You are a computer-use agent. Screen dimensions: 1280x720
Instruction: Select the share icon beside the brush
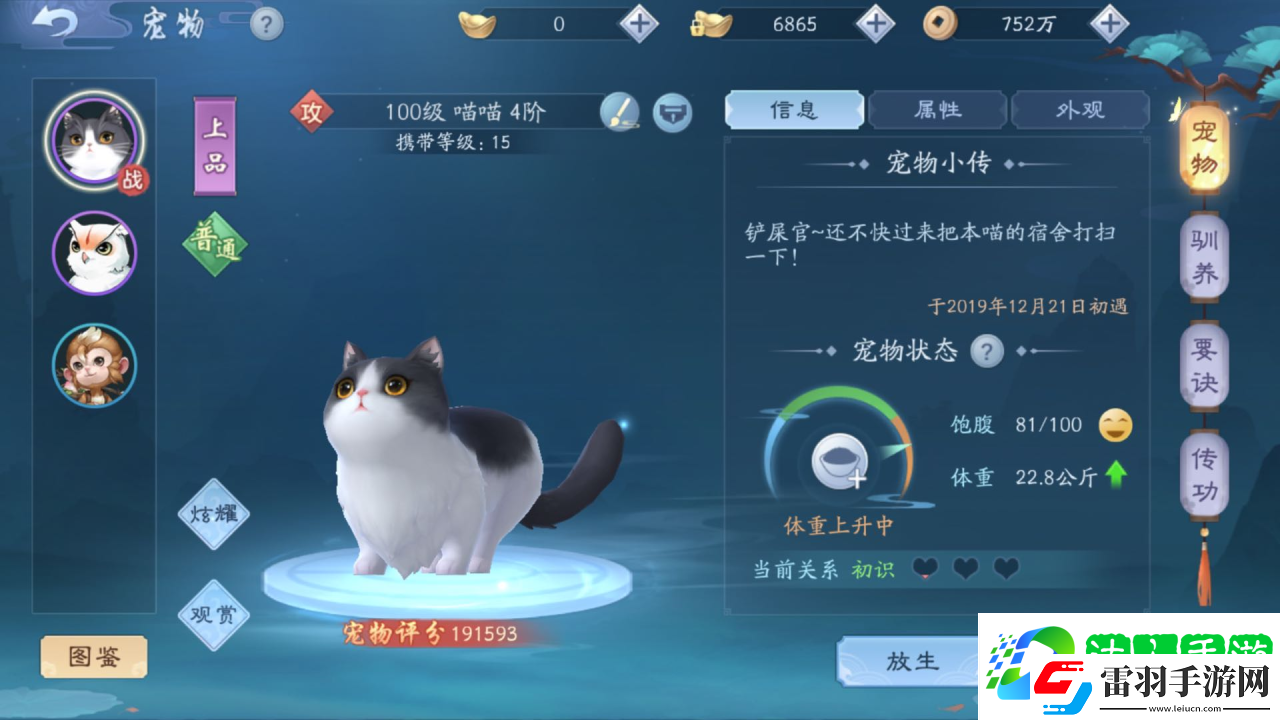pyautogui.click(x=673, y=113)
